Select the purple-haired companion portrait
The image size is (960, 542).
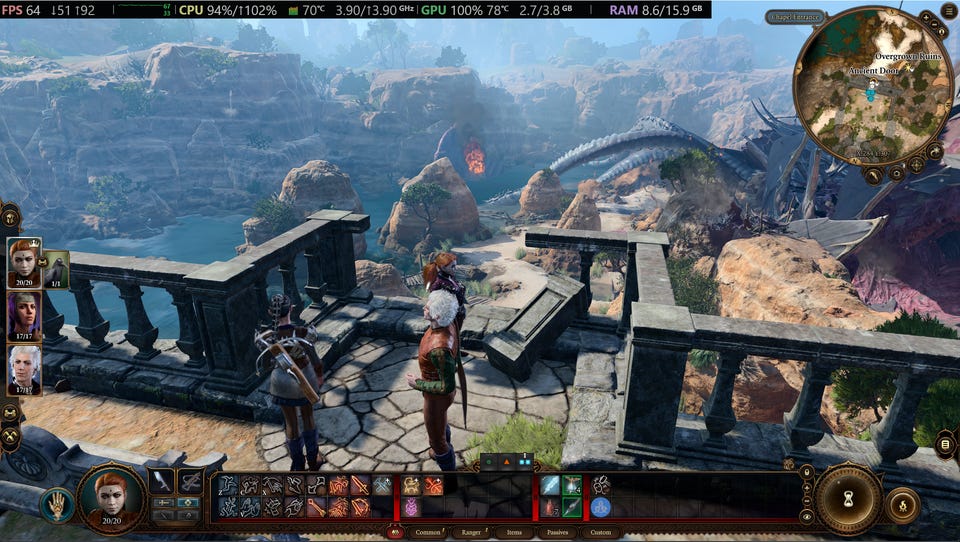point(24,316)
